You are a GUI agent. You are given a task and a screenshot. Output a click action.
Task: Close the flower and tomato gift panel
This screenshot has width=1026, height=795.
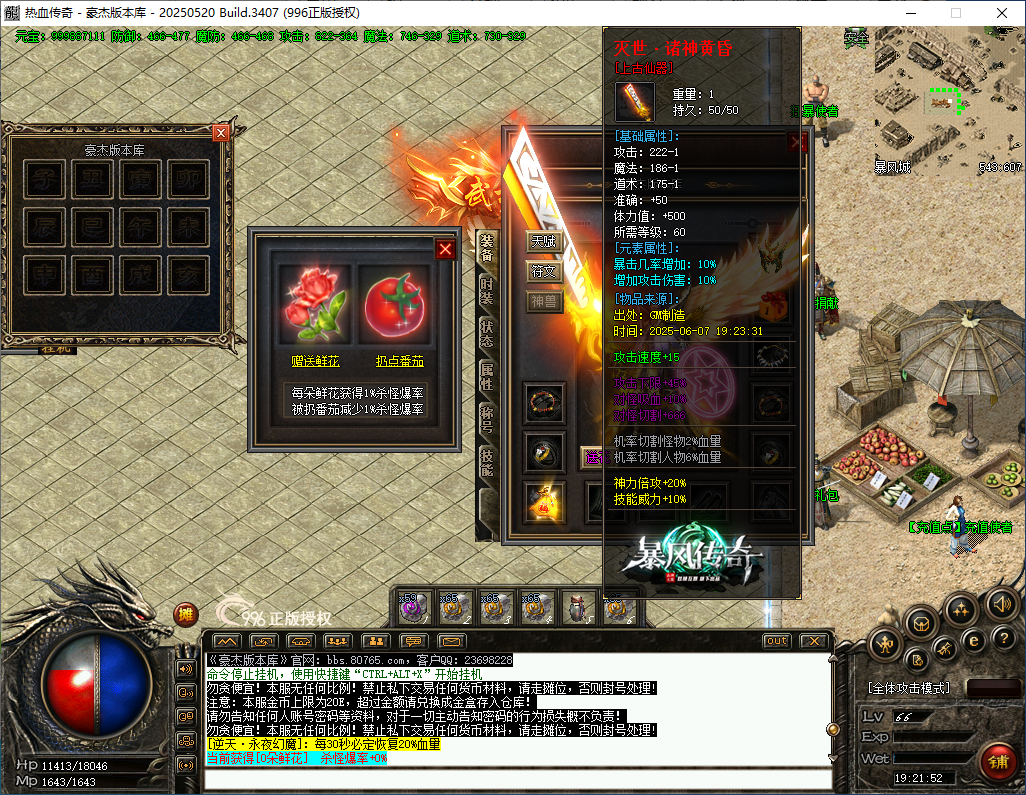point(445,249)
